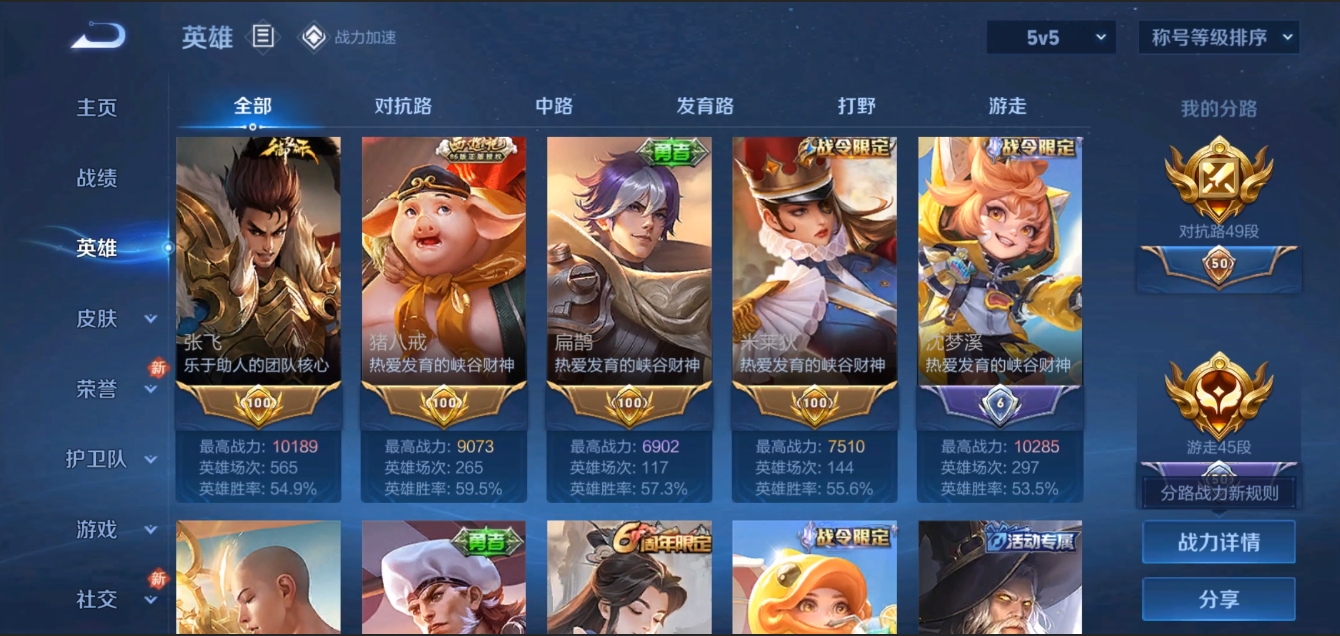Click the 分享 share button
The image size is (1340, 636).
point(1218,599)
